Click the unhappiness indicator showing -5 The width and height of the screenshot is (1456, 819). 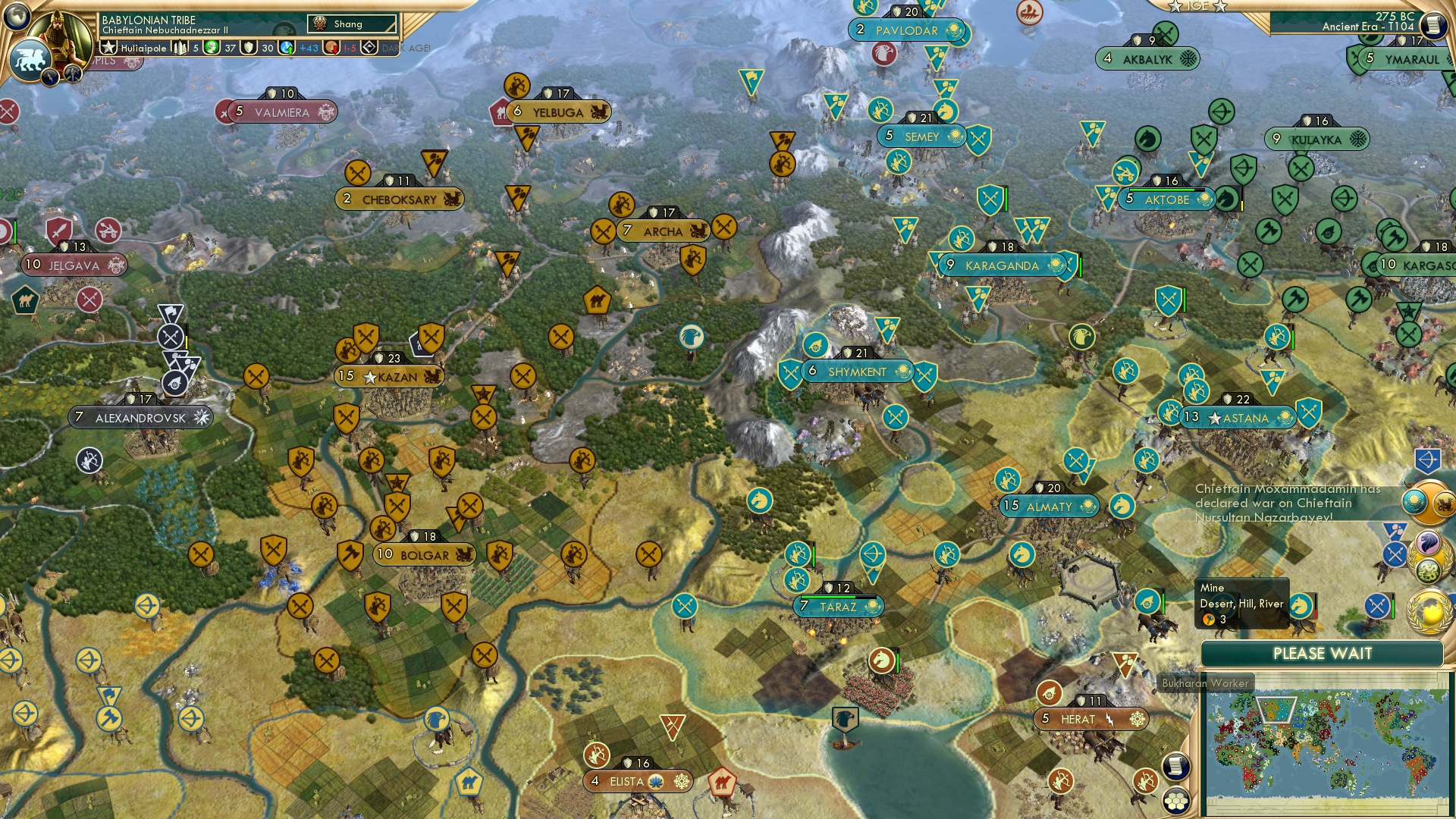(x=350, y=48)
